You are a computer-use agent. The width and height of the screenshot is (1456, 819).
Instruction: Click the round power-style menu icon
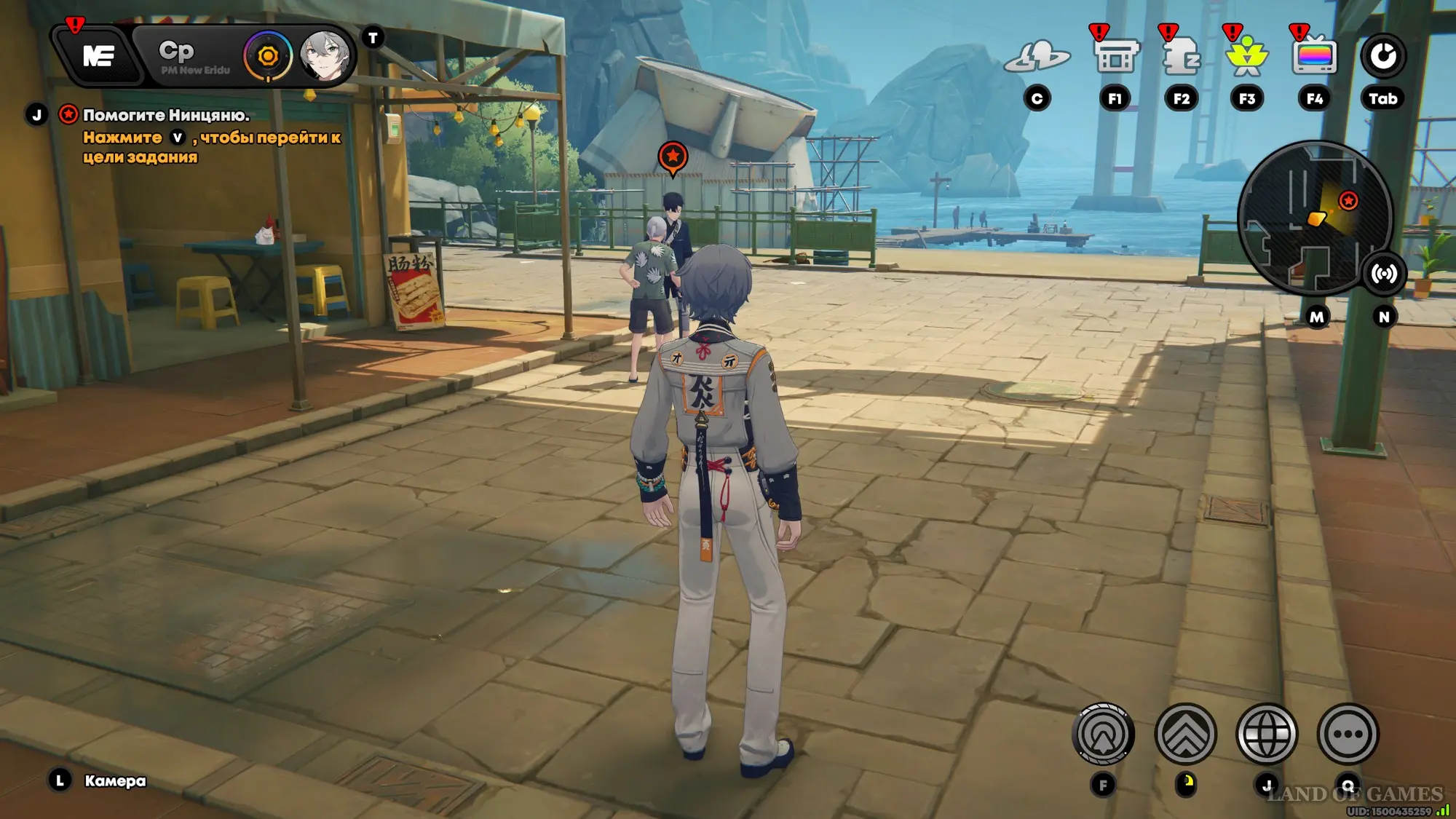click(x=1383, y=56)
